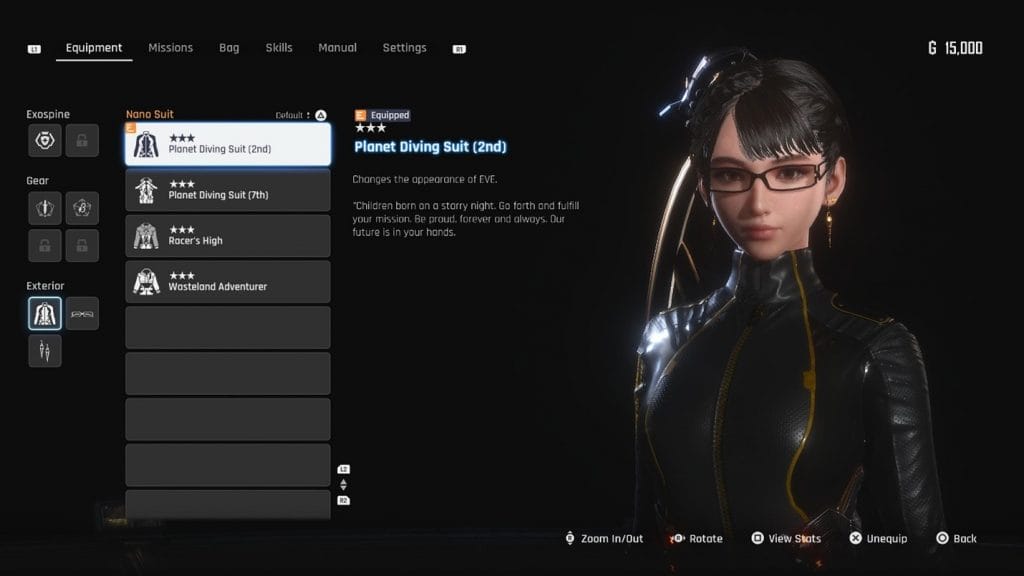
Task: Open the earrings exterior slot
Action: click(45, 350)
